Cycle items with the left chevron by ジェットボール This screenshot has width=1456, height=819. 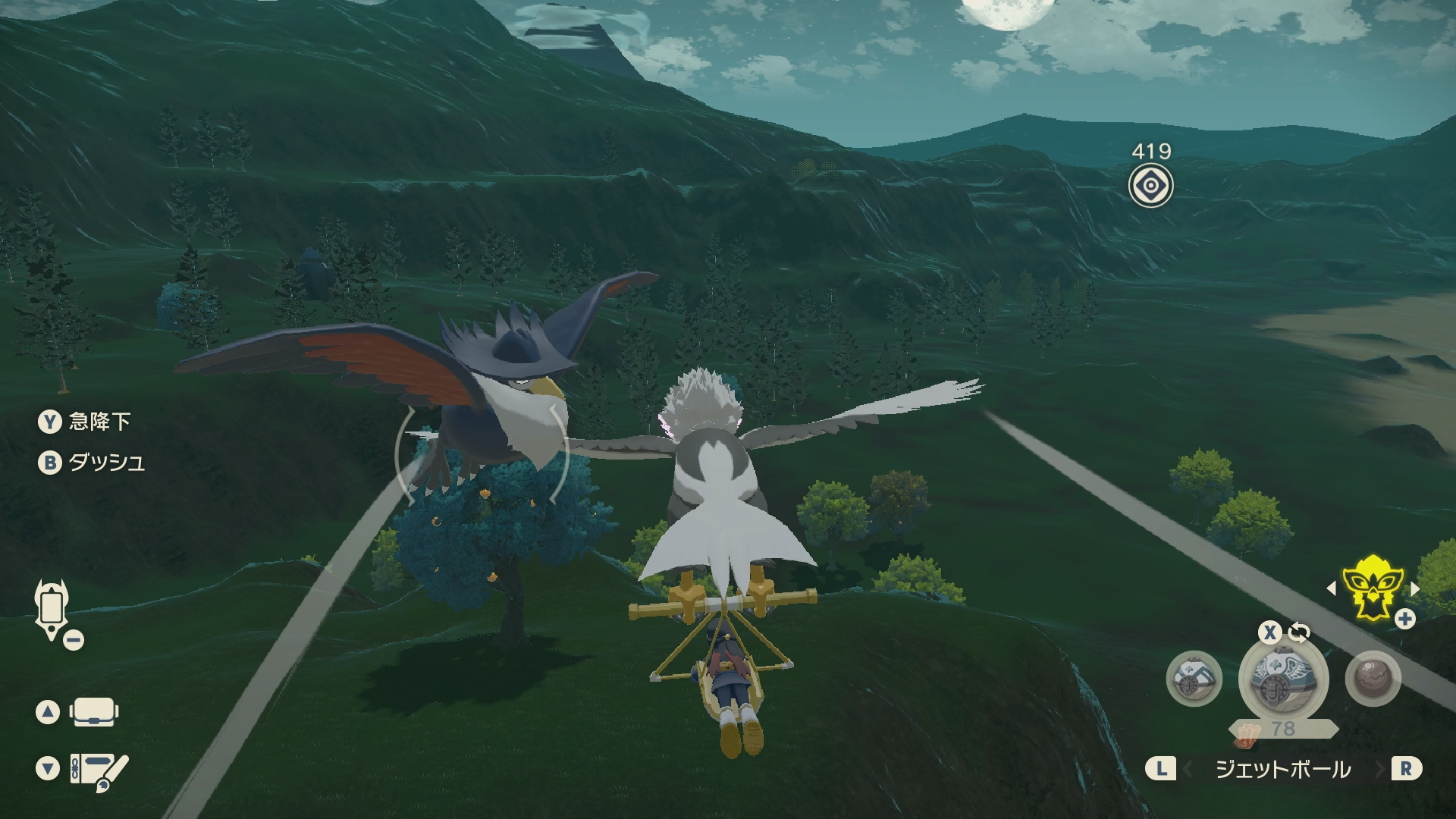pos(1188,770)
